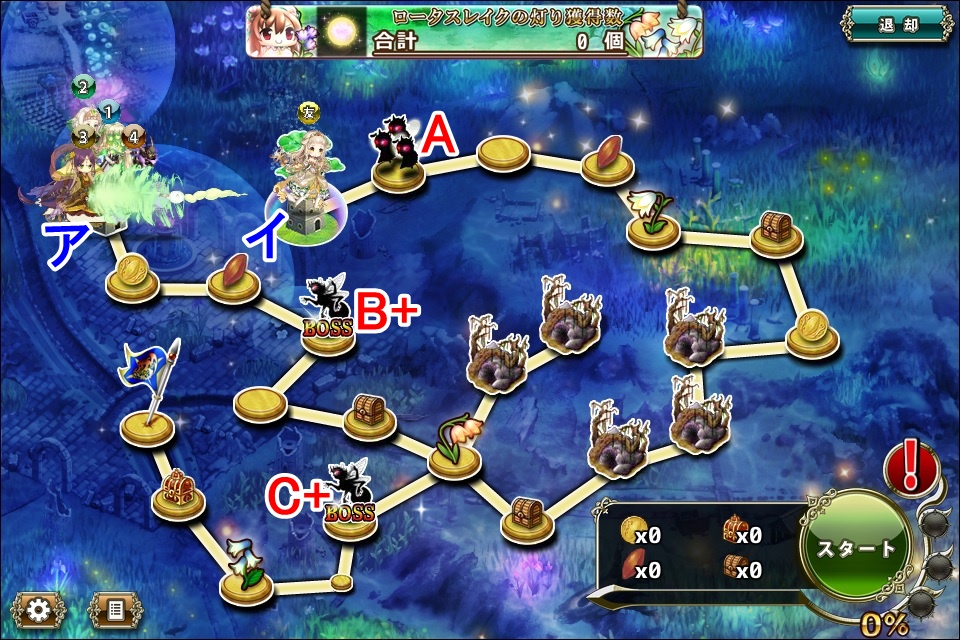Open the document list button

click(115, 609)
